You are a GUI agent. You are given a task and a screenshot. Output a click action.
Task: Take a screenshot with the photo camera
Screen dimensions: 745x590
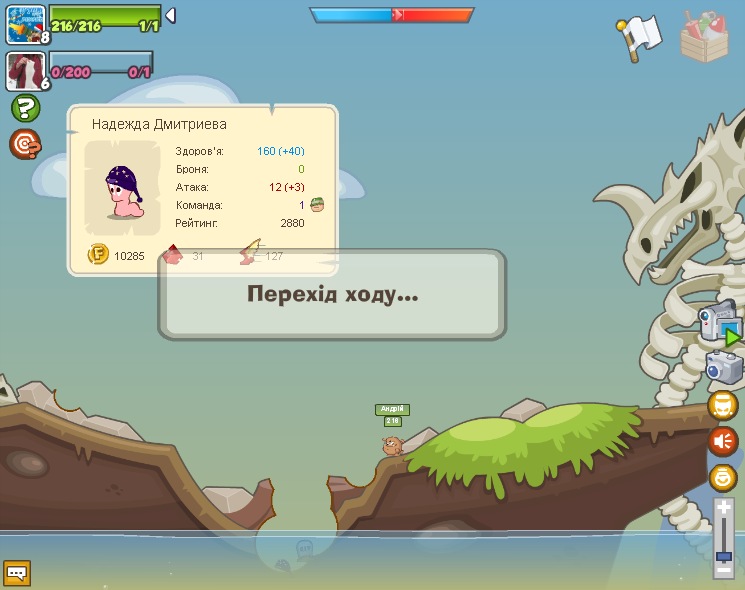(724, 368)
